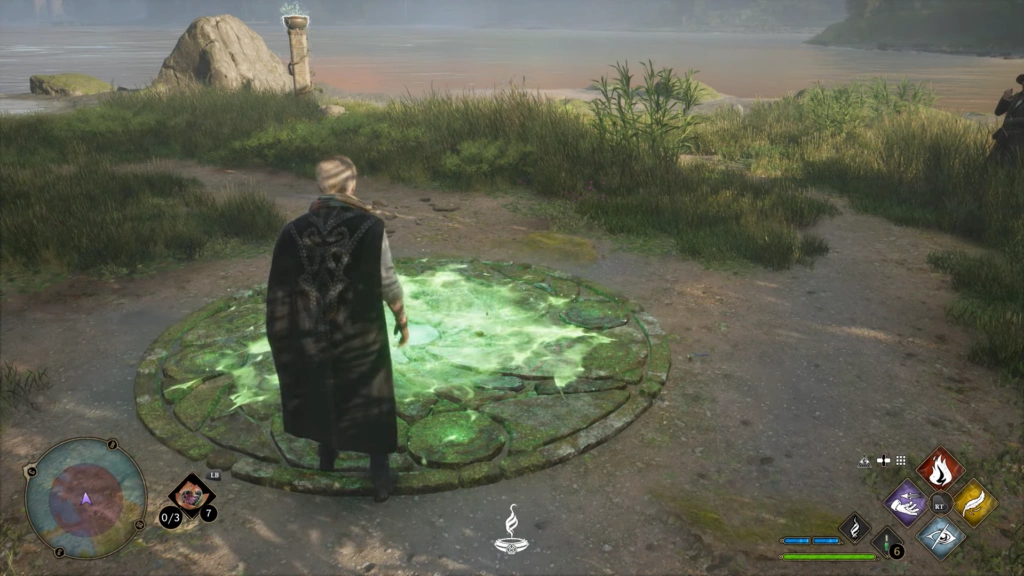Open the circular minimap
The image size is (1024, 576).
point(85,498)
